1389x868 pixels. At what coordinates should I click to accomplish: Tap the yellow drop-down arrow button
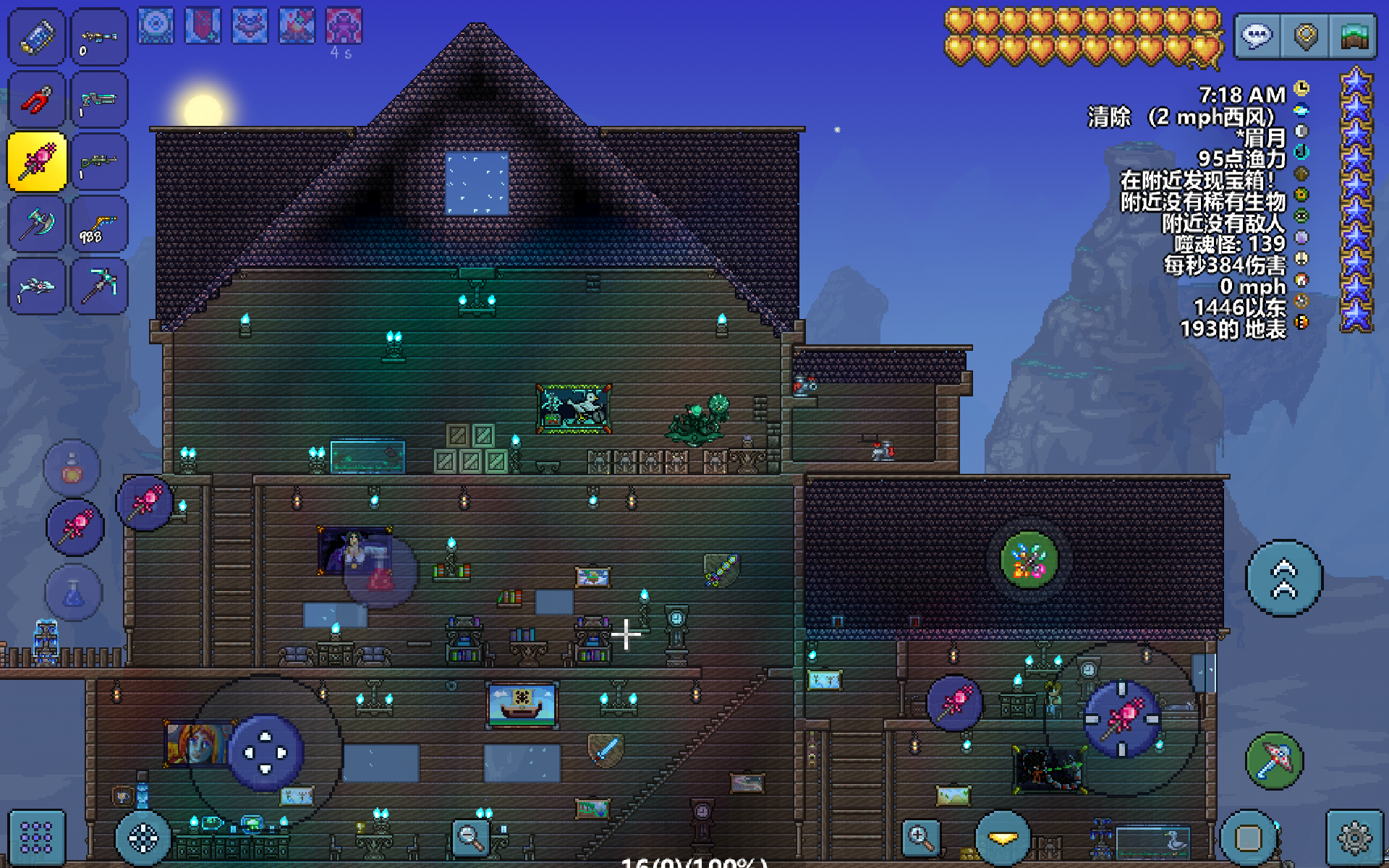pos(1003,838)
